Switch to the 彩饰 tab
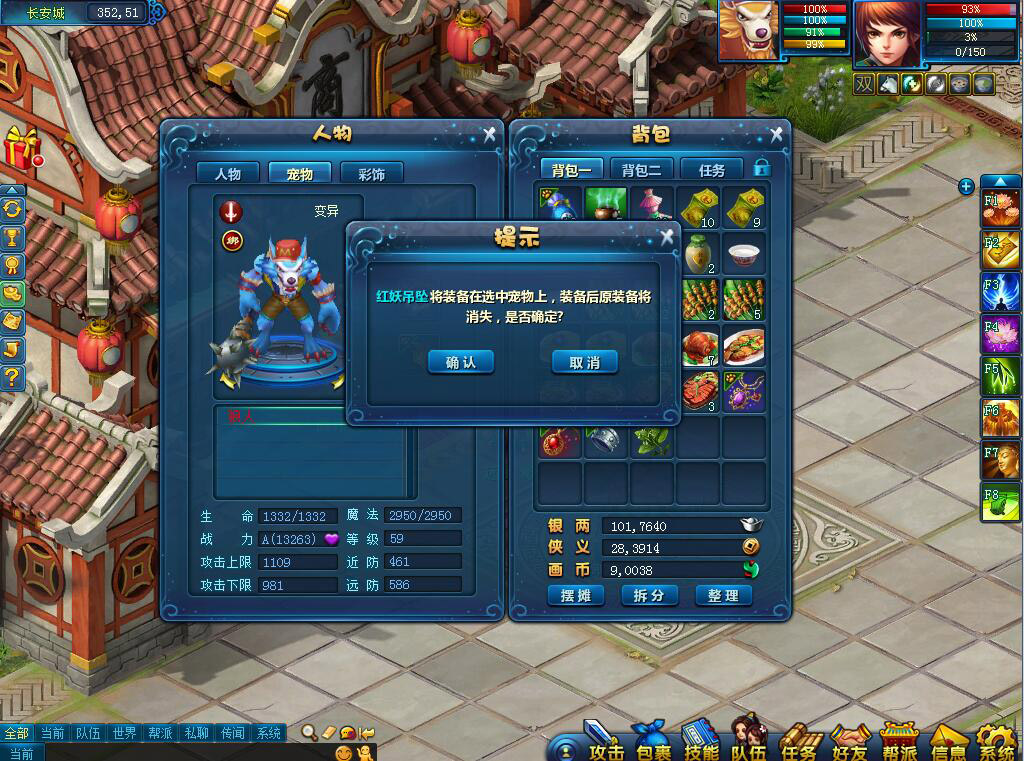Screen dimensions: 1024x761 [x=370, y=173]
